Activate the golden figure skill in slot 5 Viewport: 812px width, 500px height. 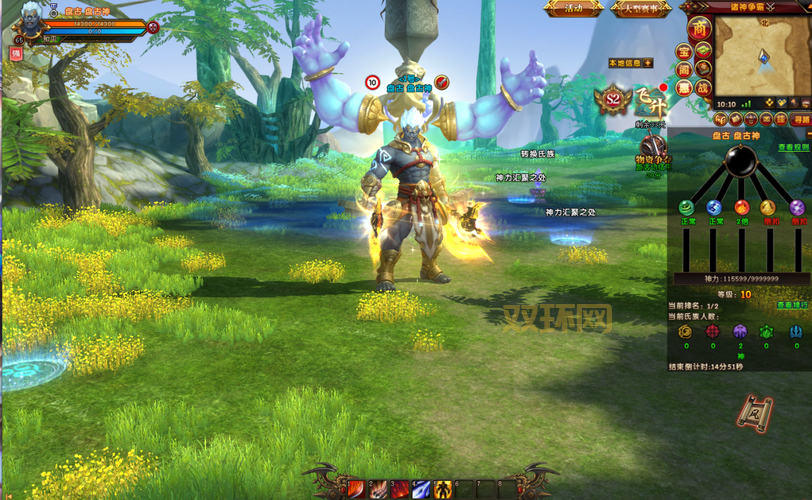(x=444, y=489)
